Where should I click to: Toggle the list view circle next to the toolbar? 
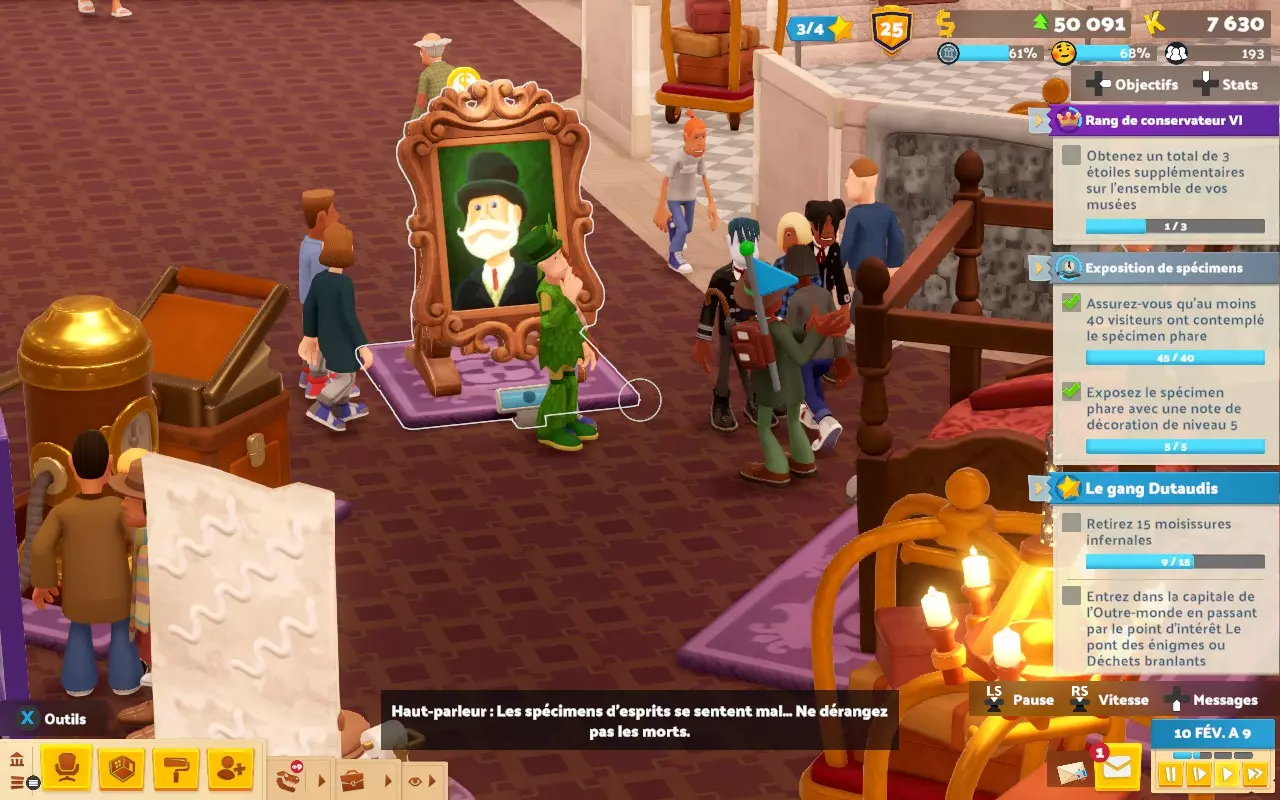click(33, 783)
